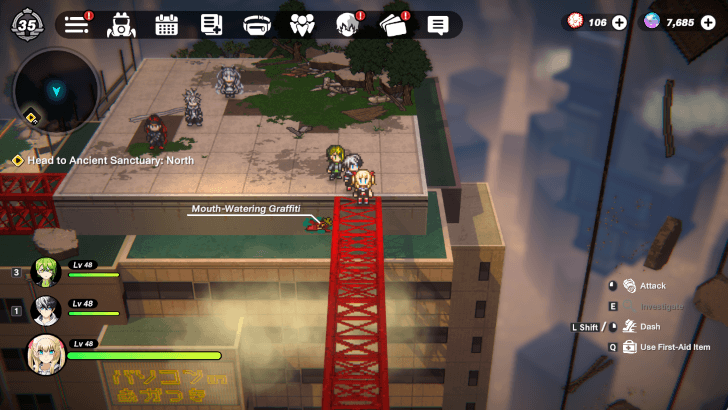Open the notes document icon

[211, 25]
